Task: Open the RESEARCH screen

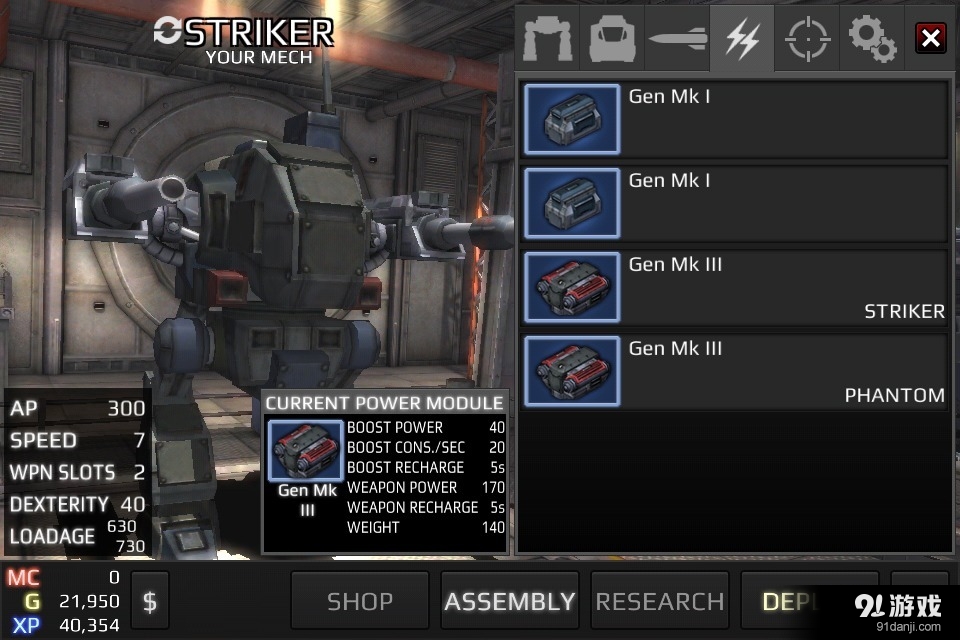Action: tap(660, 601)
